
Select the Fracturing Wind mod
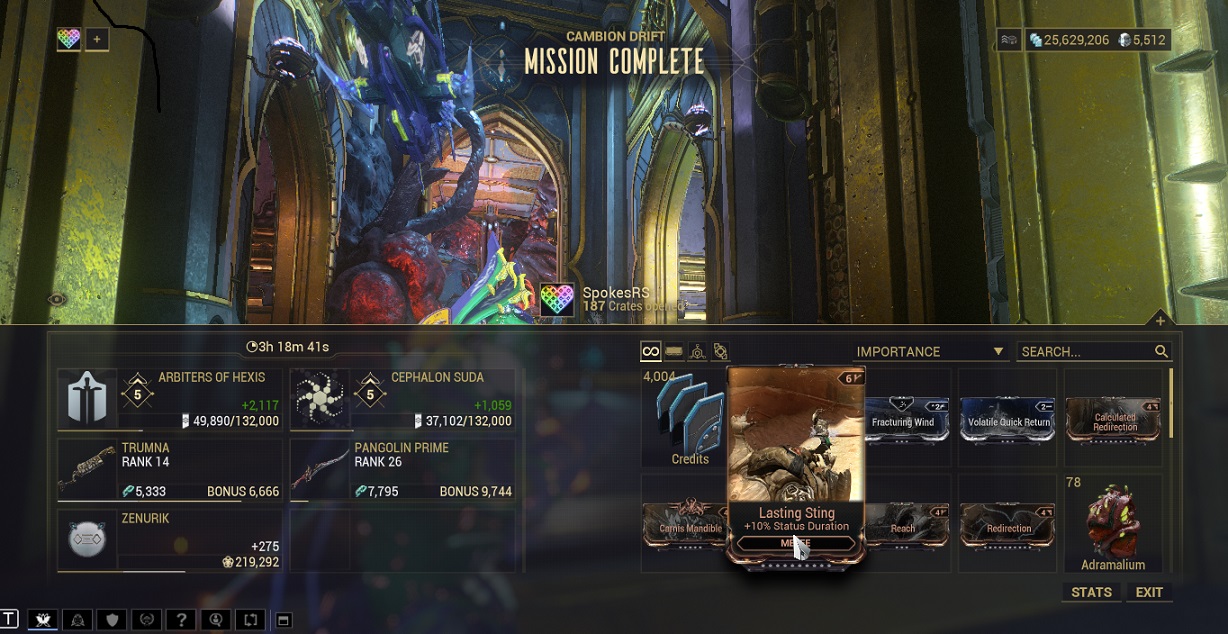coord(905,418)
